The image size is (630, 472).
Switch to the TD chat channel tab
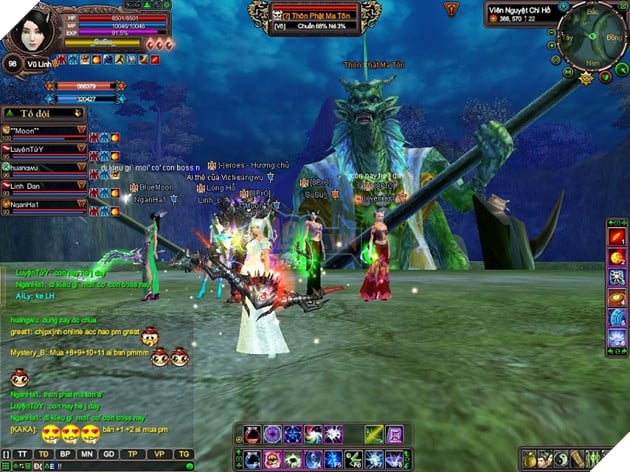click(x=44, y=453)
